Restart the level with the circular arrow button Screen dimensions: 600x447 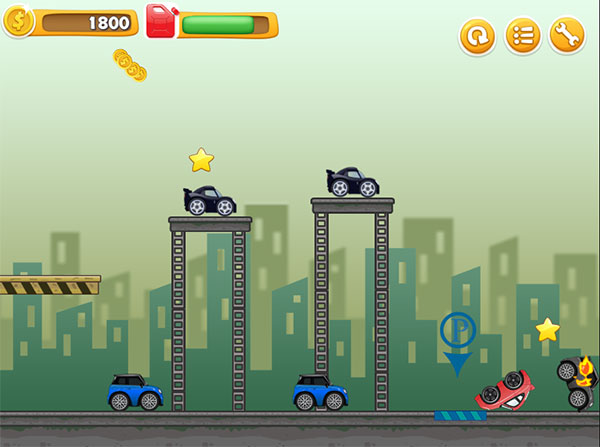point(477,37)
